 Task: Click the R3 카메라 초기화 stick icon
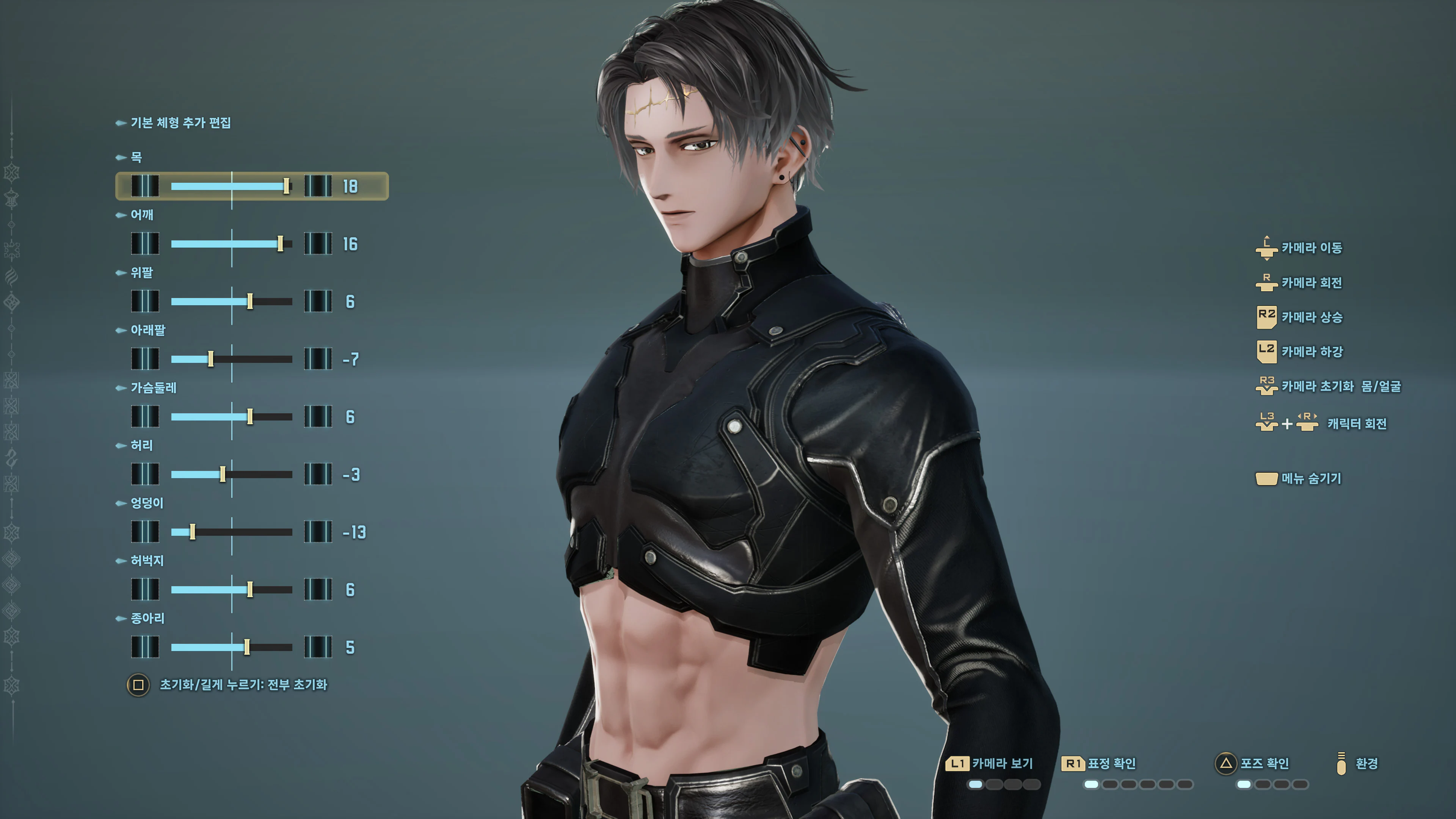pyautogui.click(x=1267, y=387)
